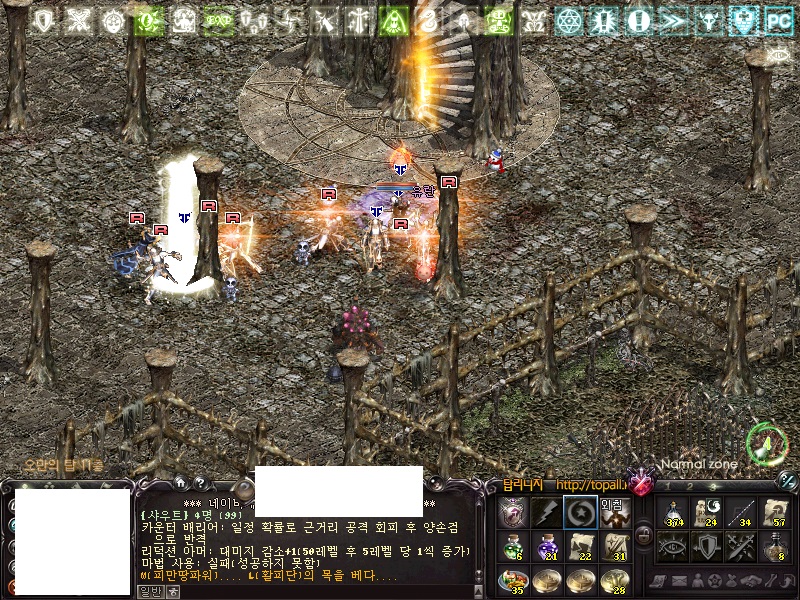Image resolution: width=800 pixels, height=600 pixels.
Task: Select the highlighted star swirl skill
Action: click(579, 513)
